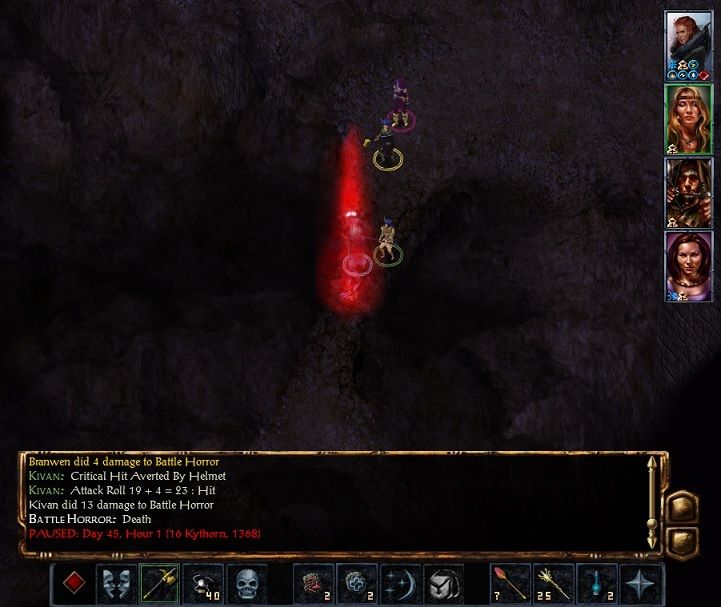721x607 pixels.
Task: Drink the blue potion quick item
Action: pyautogui.click(x=597, y=584)
